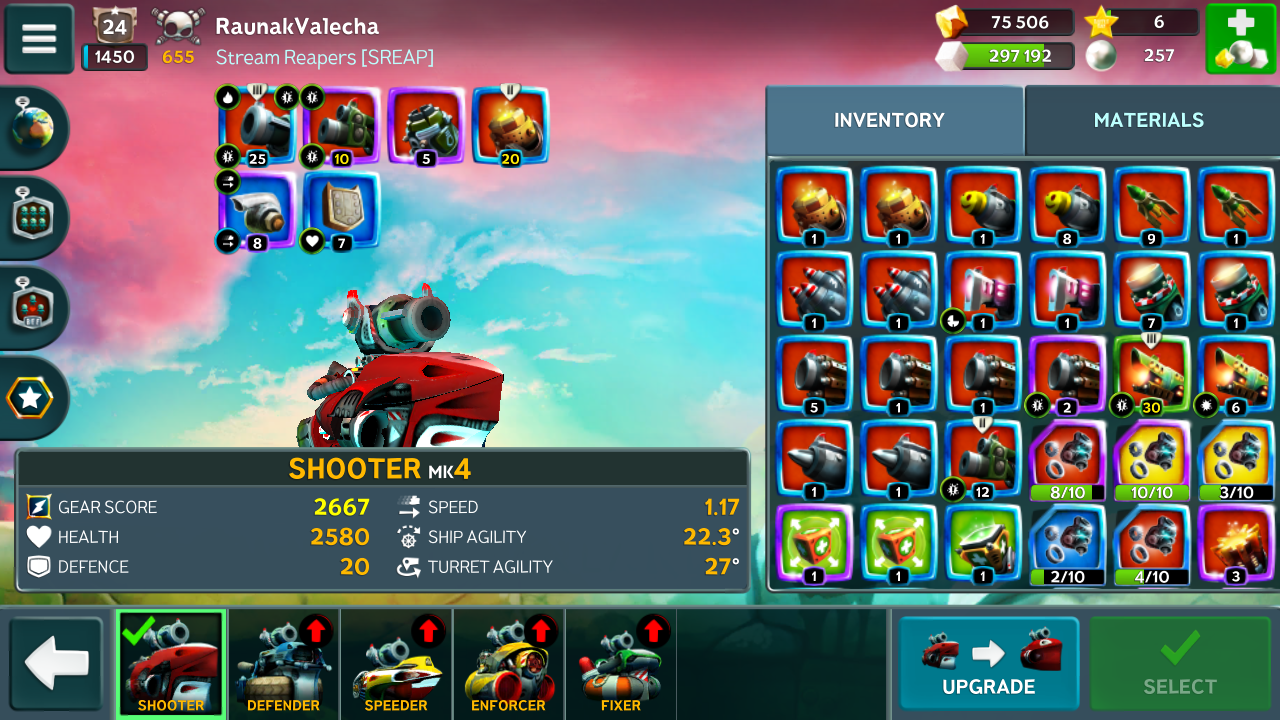Upgrade the Shooter ship
This screenshot has width=1280, height=720.
(988, 664)
